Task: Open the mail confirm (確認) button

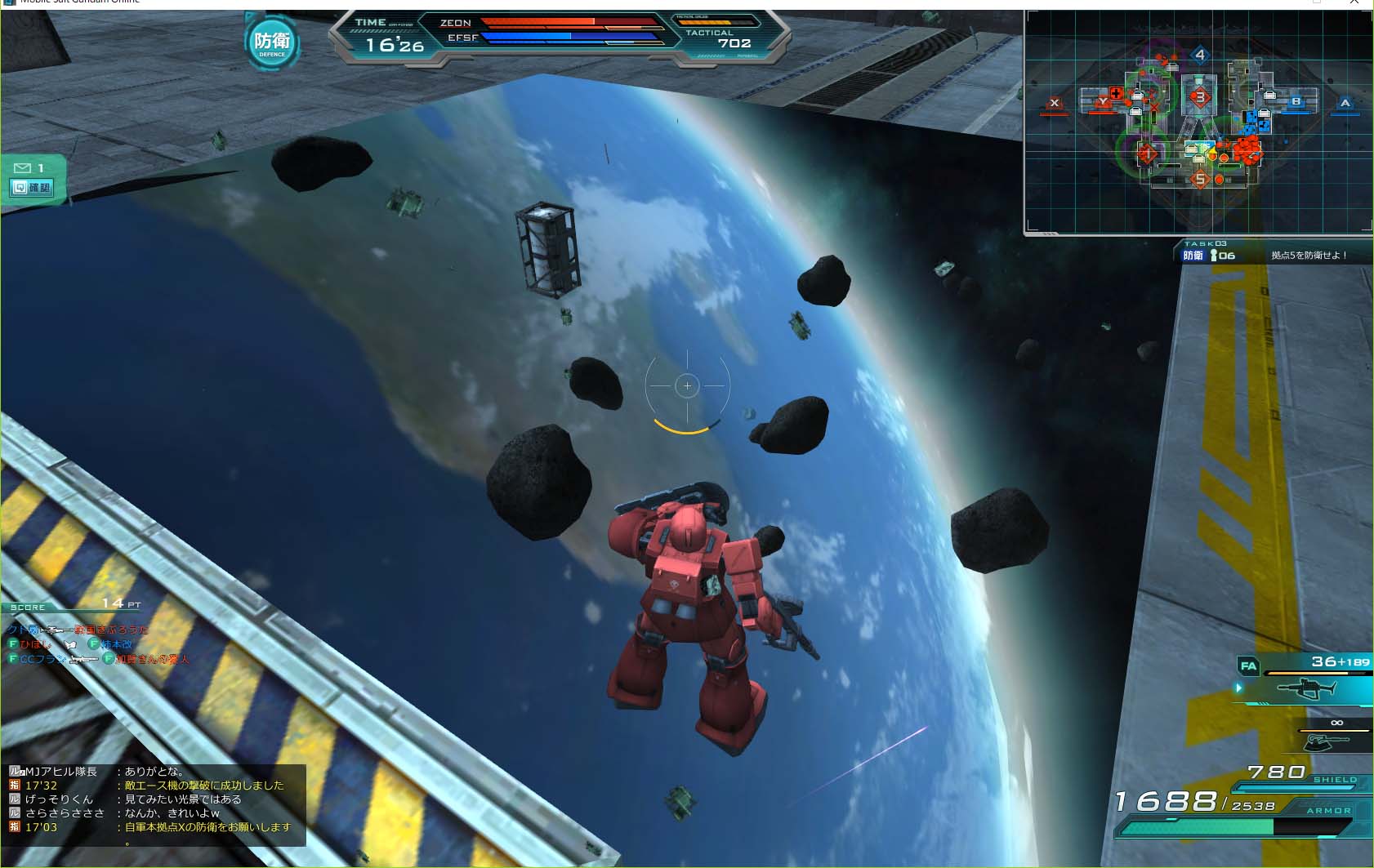Action: 31,188
